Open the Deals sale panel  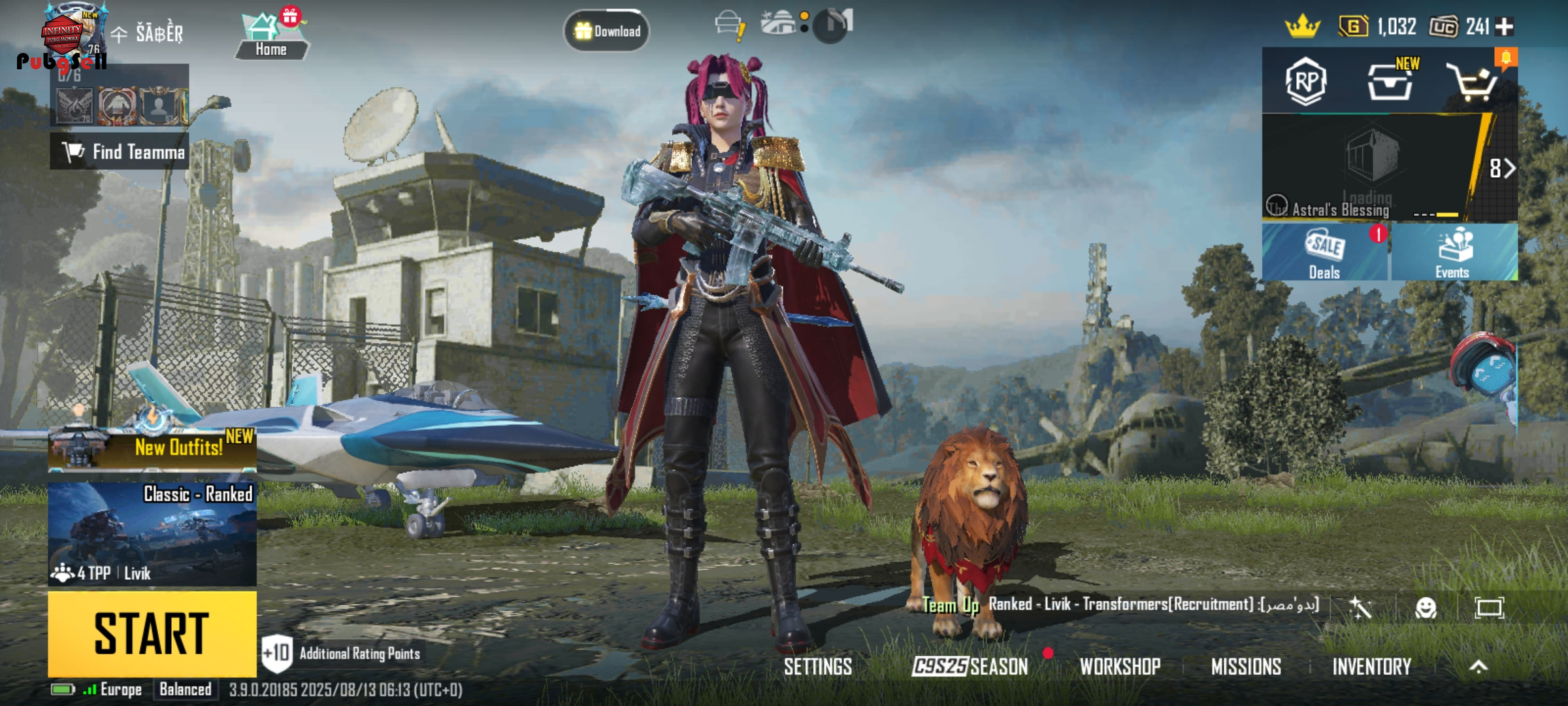(x=1324, y=253)
